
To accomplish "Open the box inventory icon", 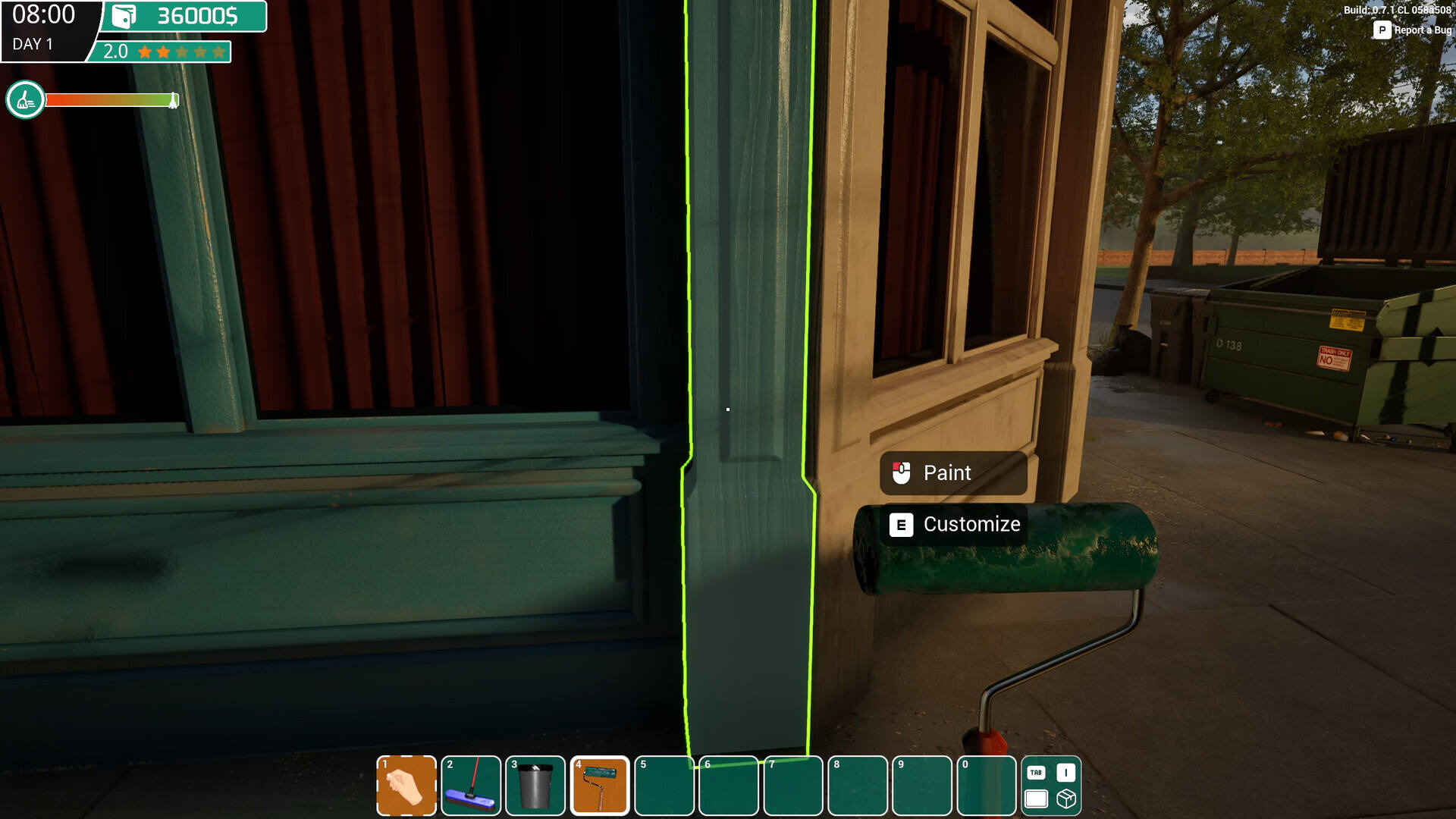I will [1066, 799].
